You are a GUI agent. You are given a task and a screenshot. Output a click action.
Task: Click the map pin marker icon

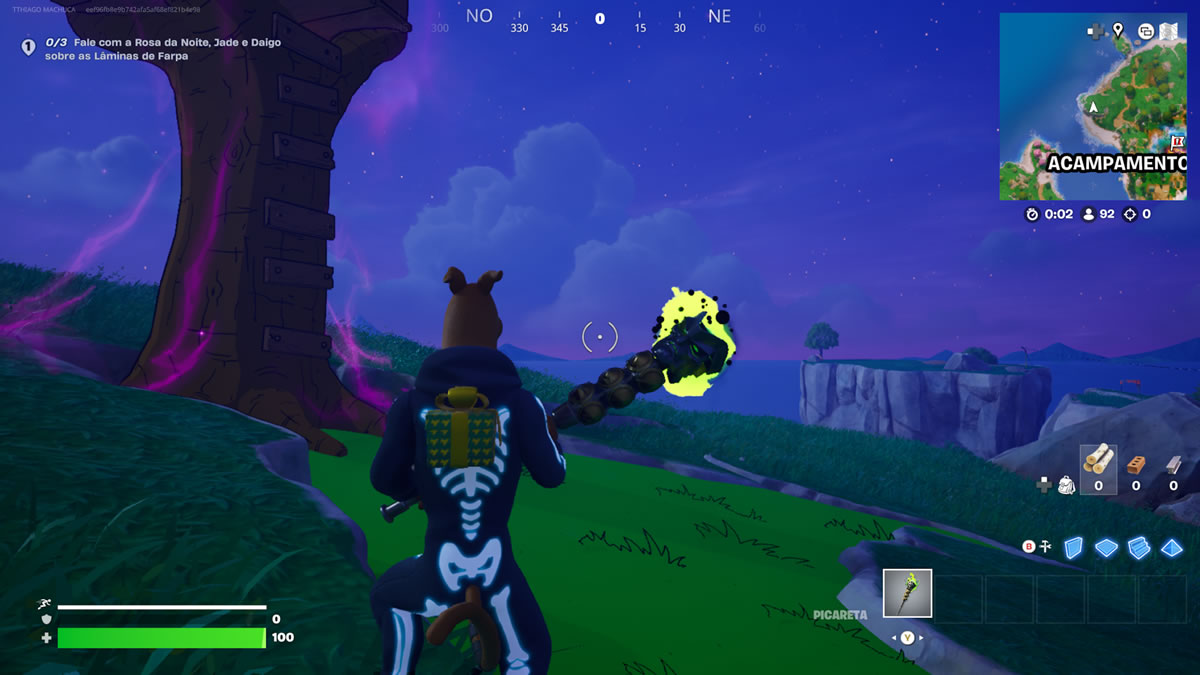(x=1118, y=31)
